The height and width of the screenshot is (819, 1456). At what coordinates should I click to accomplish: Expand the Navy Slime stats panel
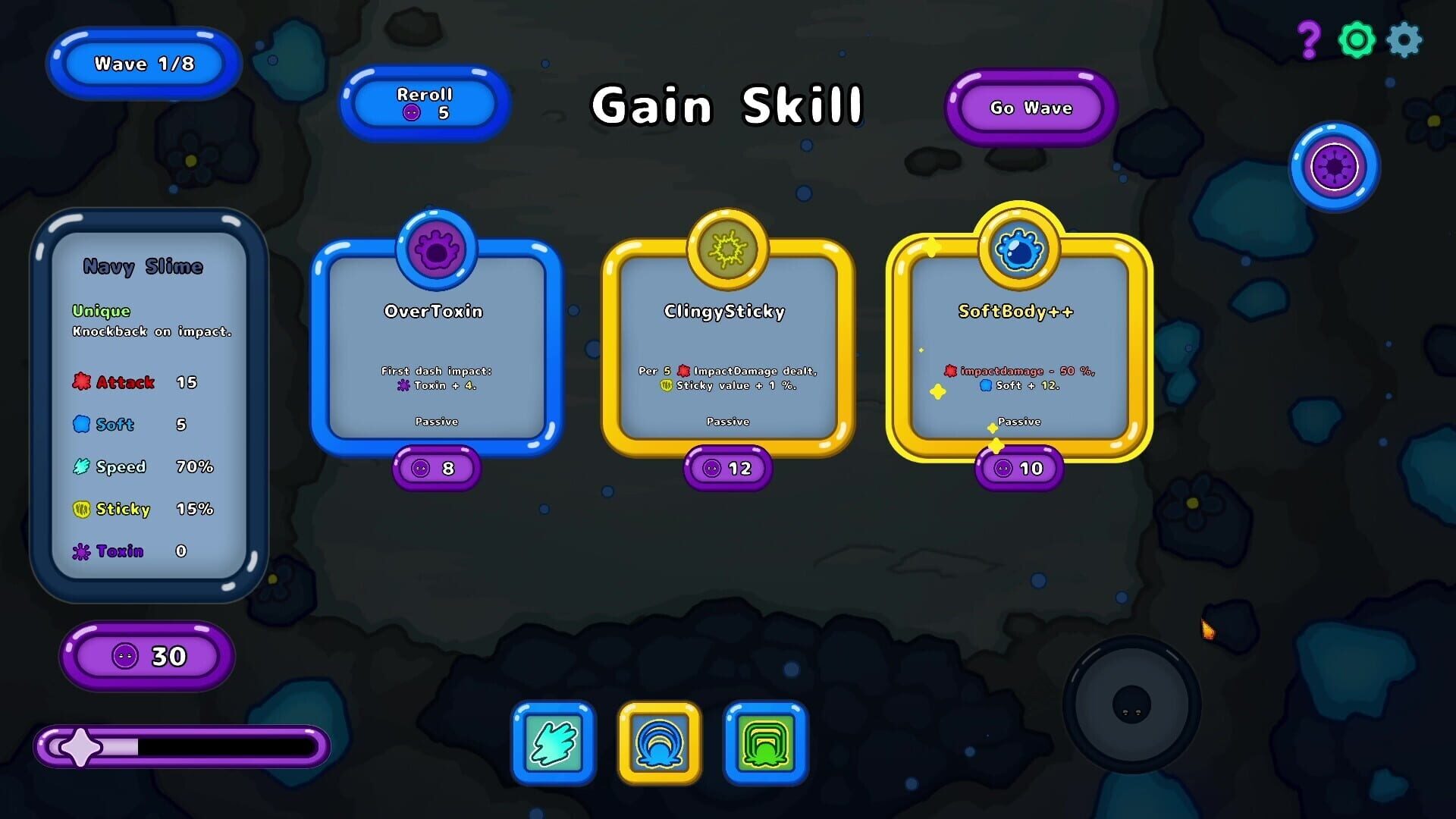point(144,267)
